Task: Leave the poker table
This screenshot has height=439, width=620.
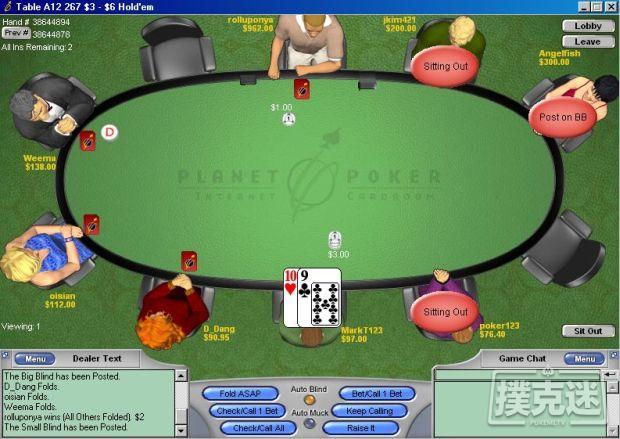Action: (588, 42)
